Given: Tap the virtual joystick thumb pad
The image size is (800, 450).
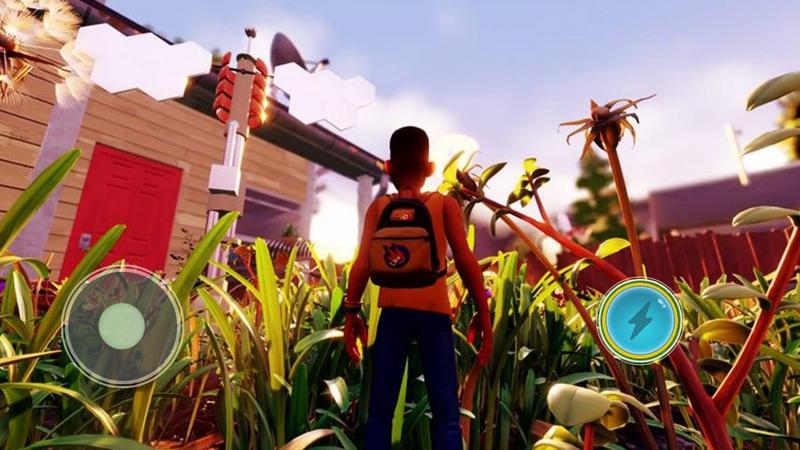Looking at the screenshot, I should click(122, 326).
